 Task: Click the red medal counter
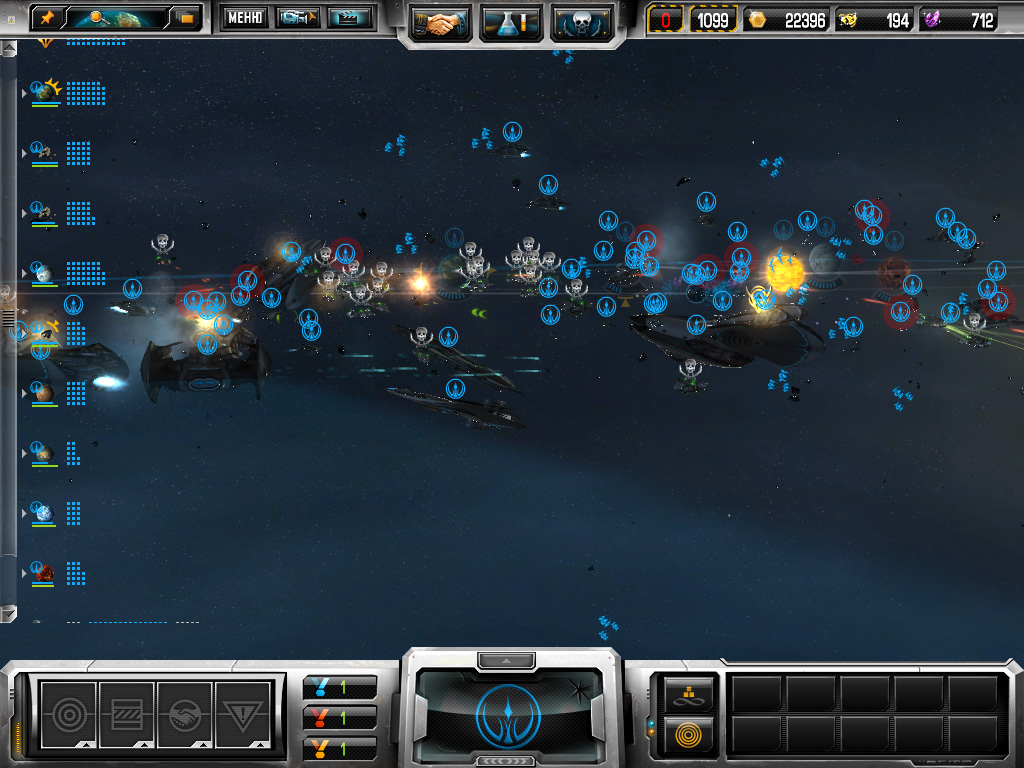click(339, 718)
